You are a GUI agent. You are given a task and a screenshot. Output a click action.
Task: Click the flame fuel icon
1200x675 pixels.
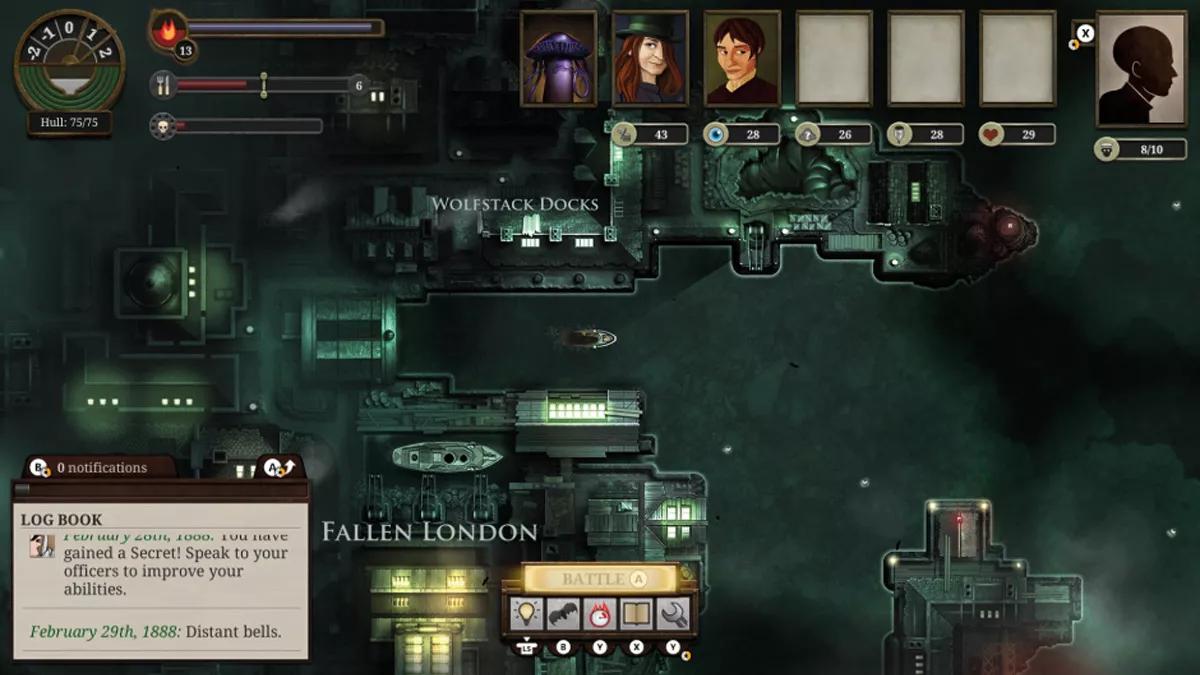167,29
